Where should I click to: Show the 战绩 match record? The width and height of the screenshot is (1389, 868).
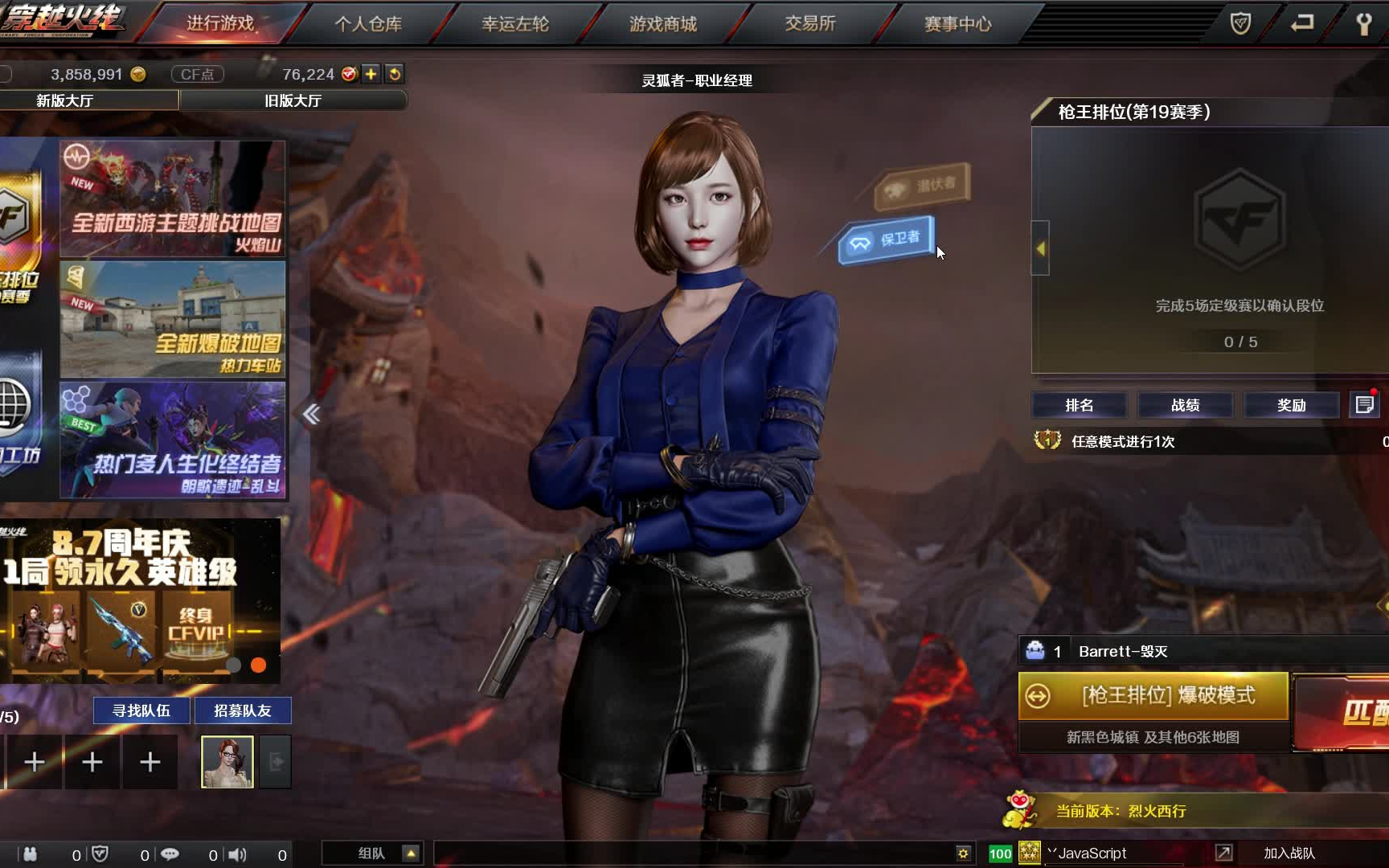(x=1185, y=405)
